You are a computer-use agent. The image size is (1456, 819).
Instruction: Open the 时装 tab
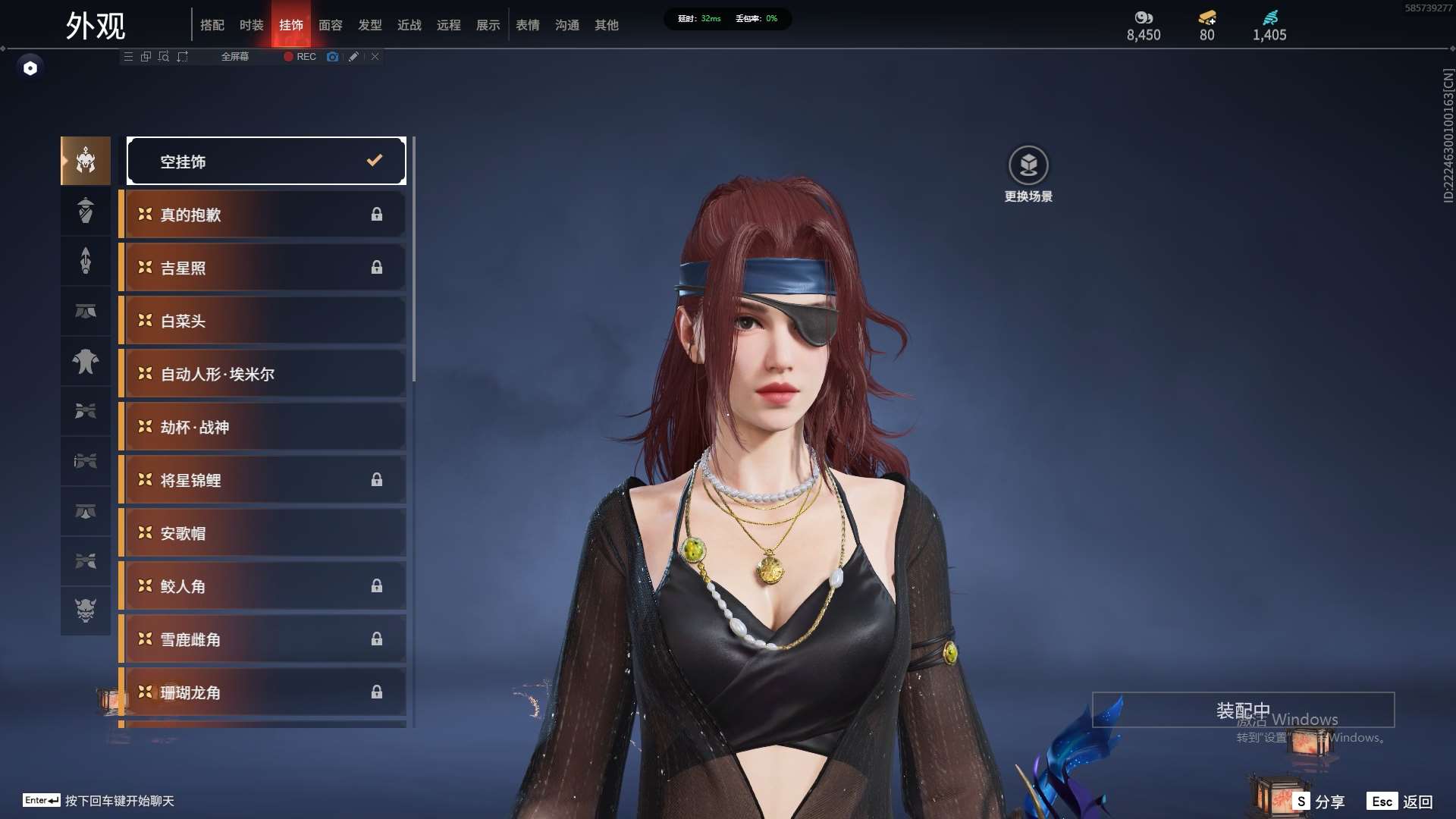(252, 25)
